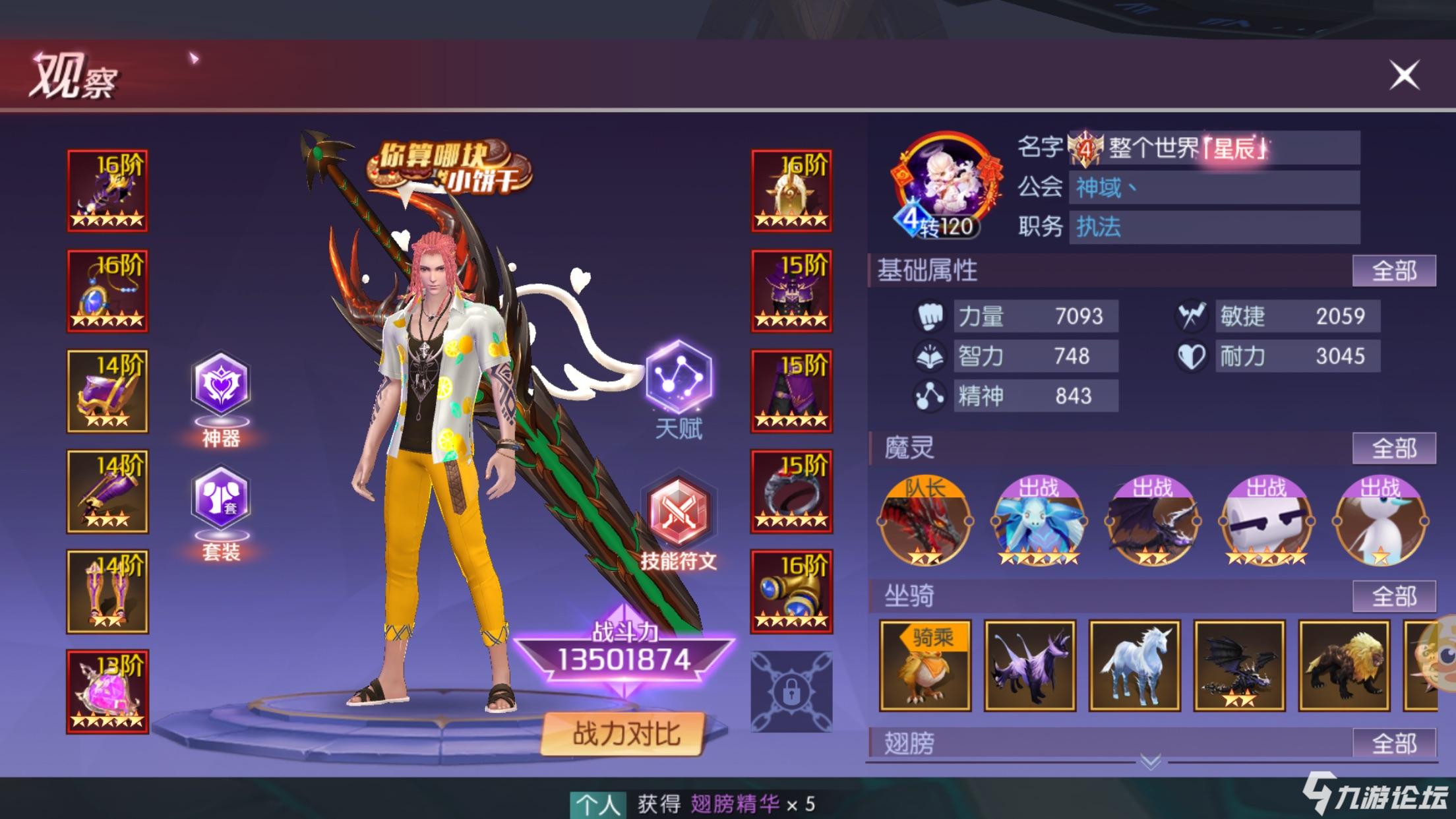Open the 神器 (artifact) panel icon
This screenshot has height=819, width=1456.
(x=222, y=380)
